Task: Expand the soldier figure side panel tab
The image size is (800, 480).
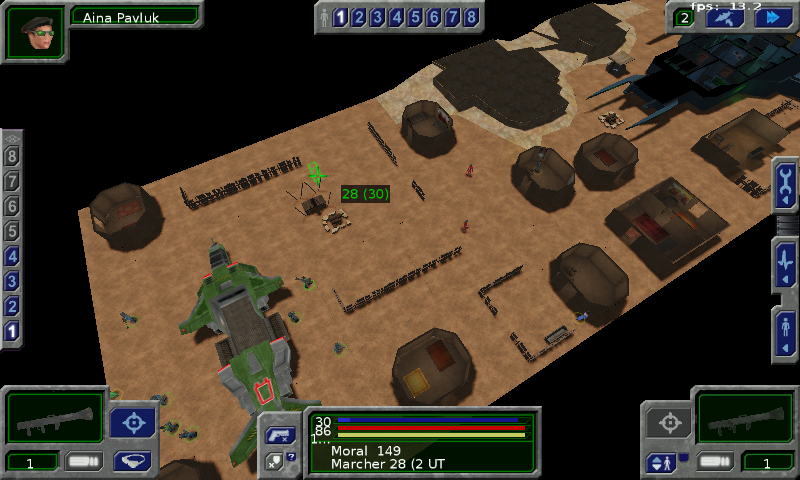Action: point(786,330)
